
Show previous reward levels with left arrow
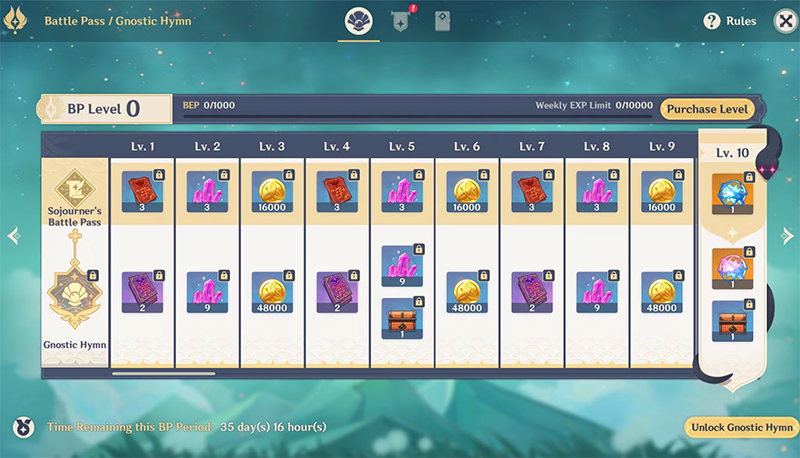(13, 237)
